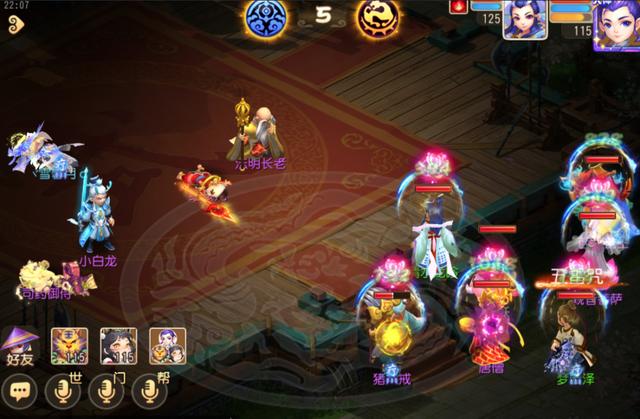Tap the 世 world voice microphone
The width and height of the screenshot is (640, 419).
(x=62, y=390)
